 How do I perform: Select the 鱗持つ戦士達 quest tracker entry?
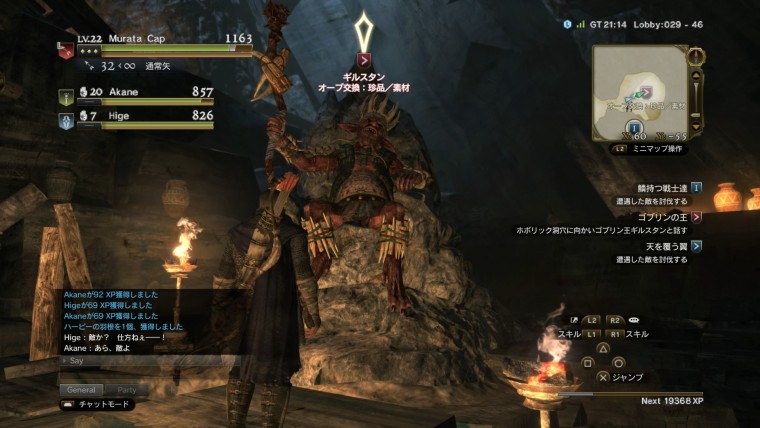(662, 187)
